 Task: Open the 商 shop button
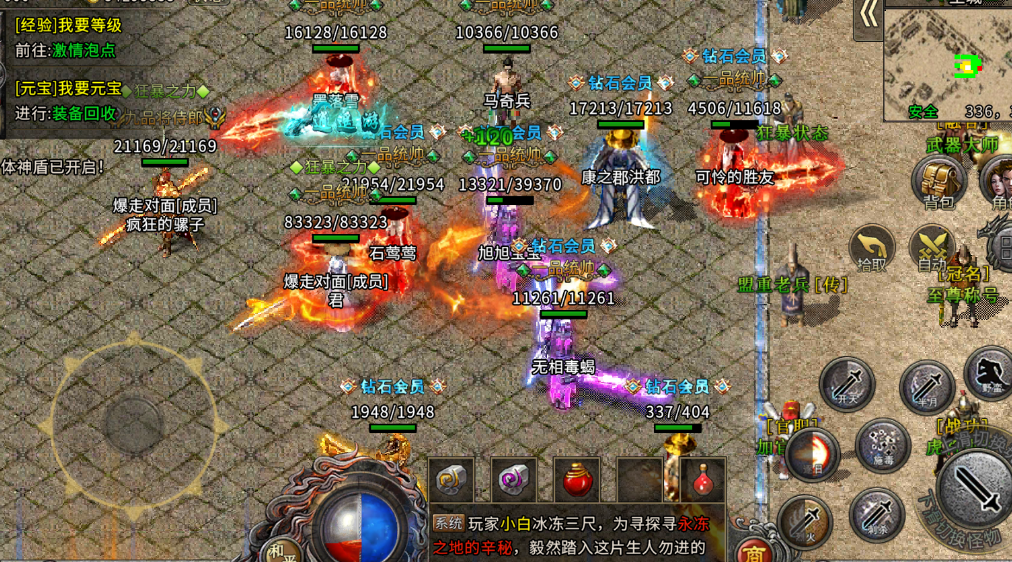pyautogui.click(x=752, y=551)
